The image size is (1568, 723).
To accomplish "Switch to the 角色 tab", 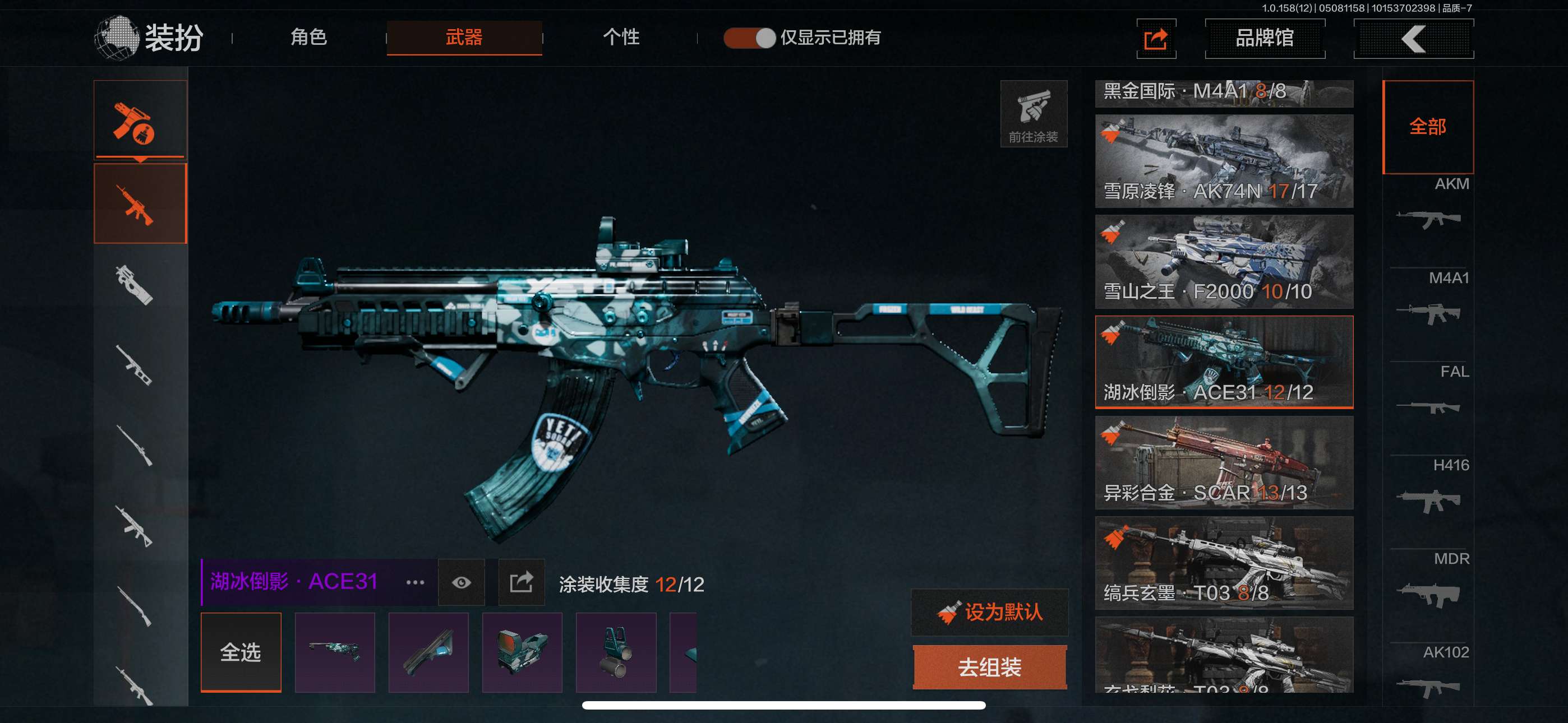I will [308, 38].
